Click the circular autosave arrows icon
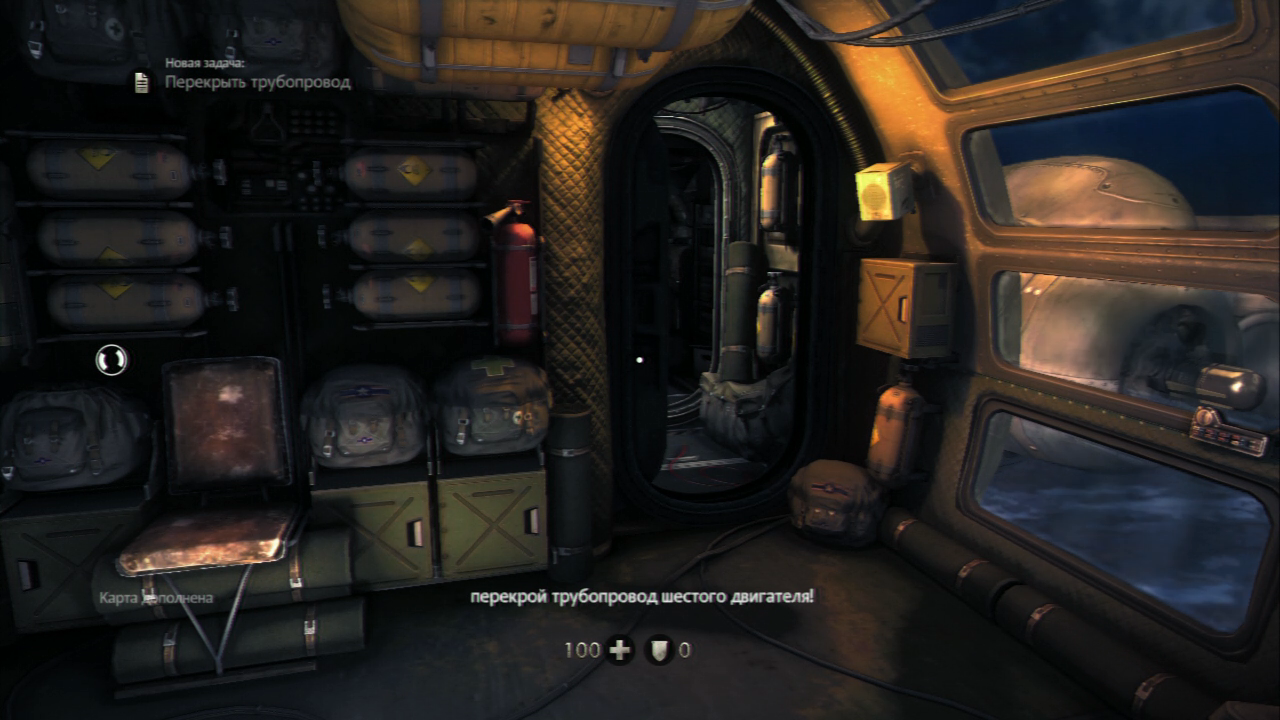Viewport: 1280px width, 720px height. point(111,360)
